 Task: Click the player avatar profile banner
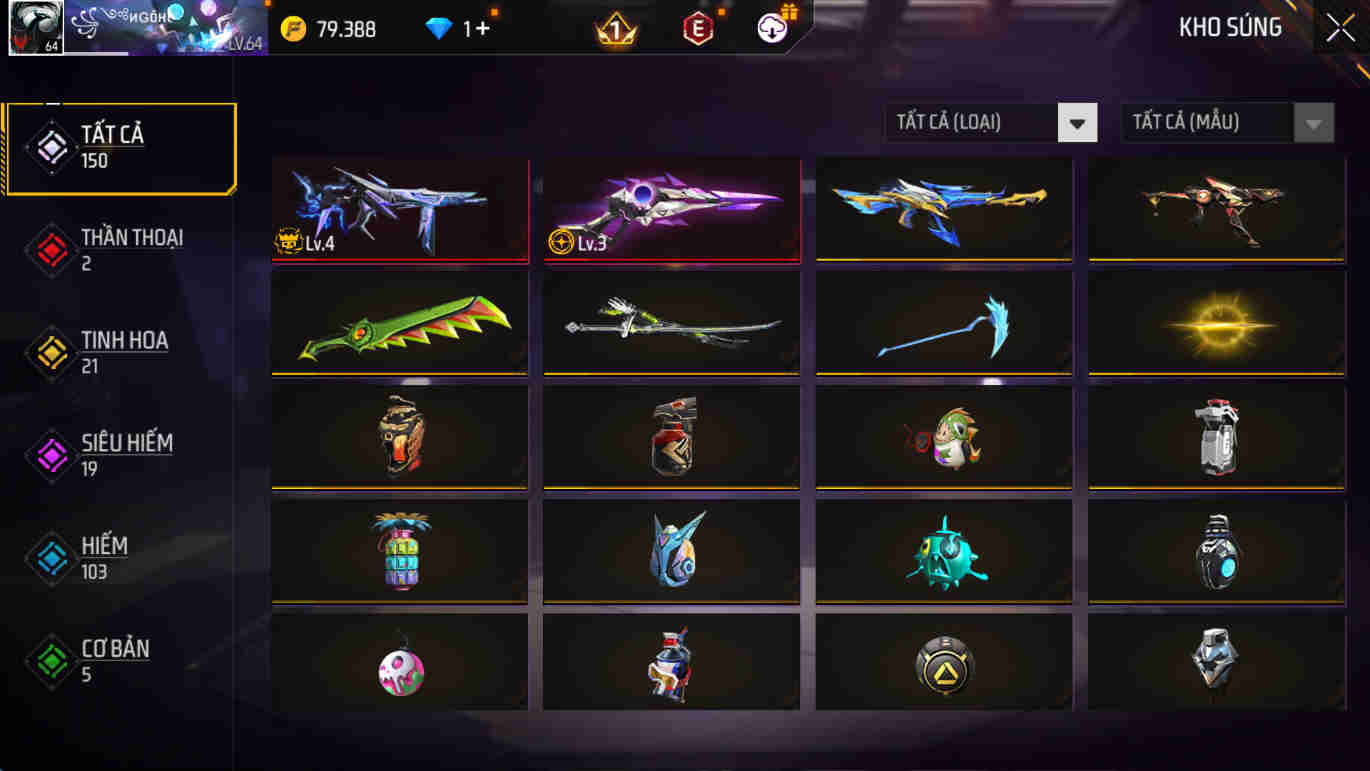point(35,28)
